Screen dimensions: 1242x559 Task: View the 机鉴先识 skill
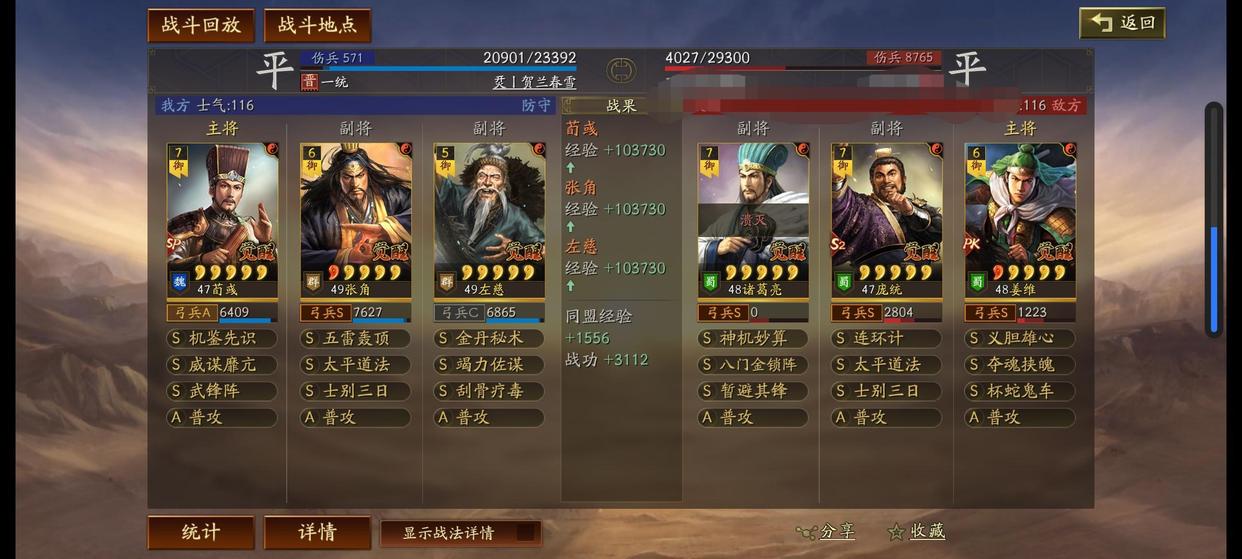click(222, 339)
